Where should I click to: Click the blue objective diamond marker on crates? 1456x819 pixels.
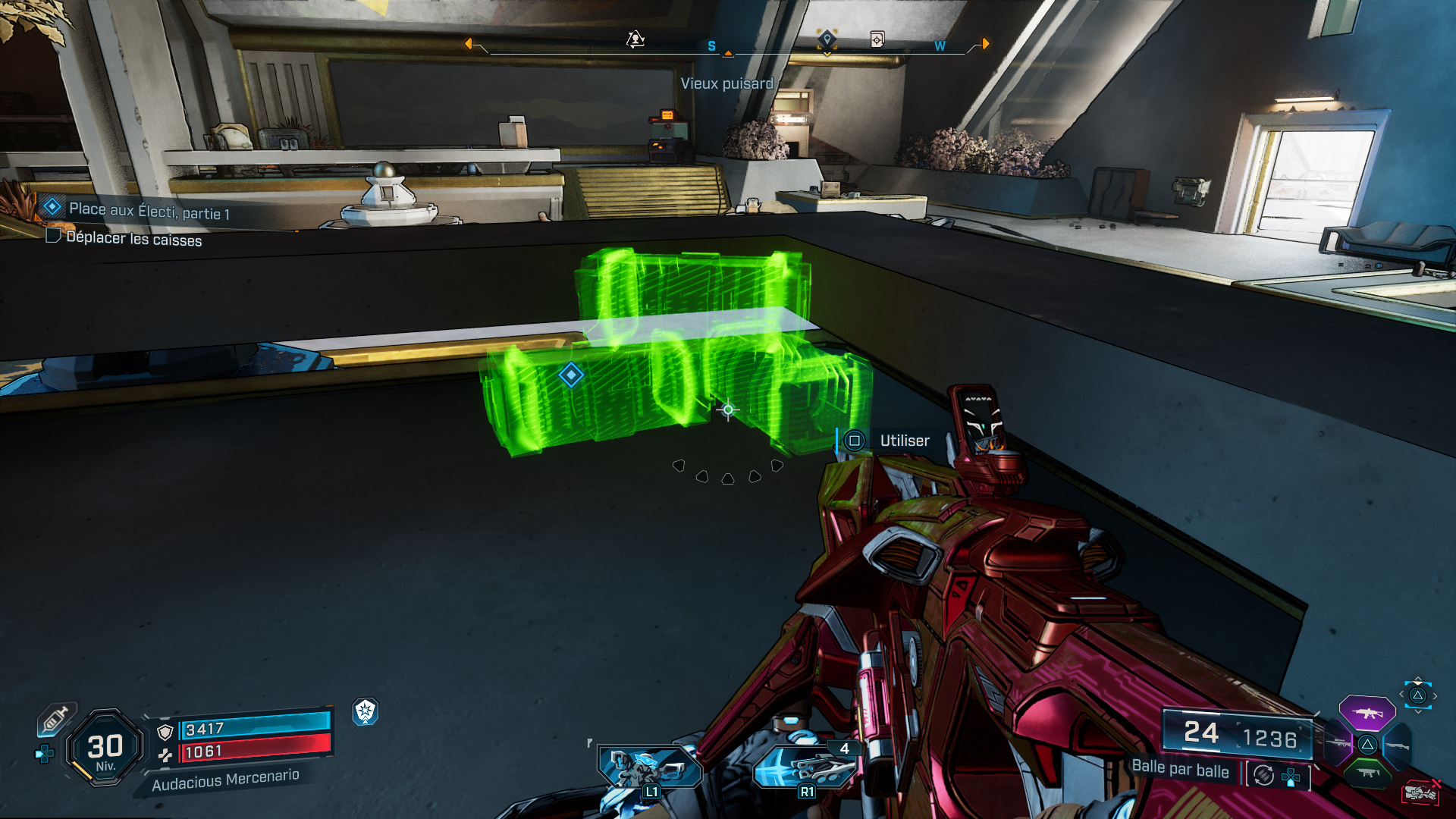[571, 375]
